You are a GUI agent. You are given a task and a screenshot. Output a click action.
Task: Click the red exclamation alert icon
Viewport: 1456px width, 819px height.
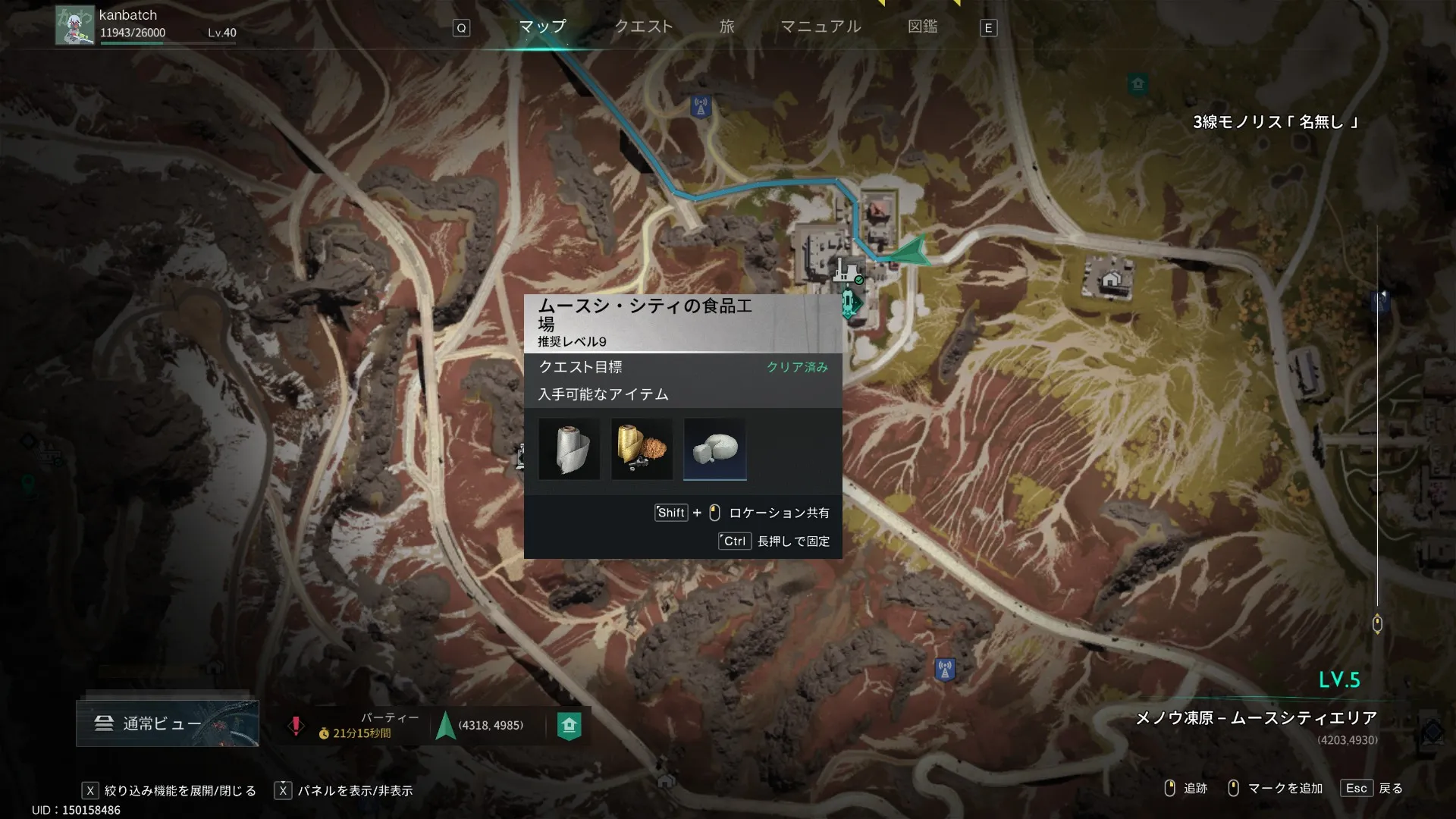click(296, 726)
